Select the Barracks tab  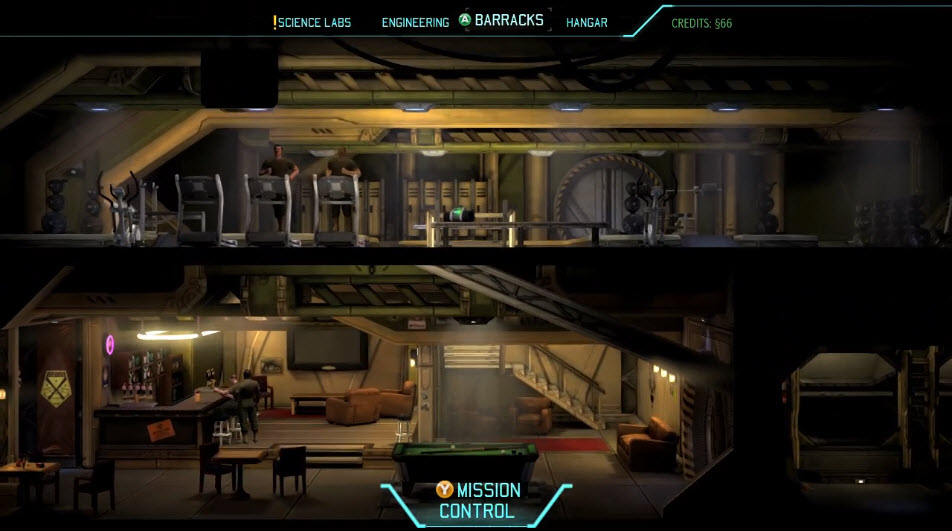click(x=509, y=20)
